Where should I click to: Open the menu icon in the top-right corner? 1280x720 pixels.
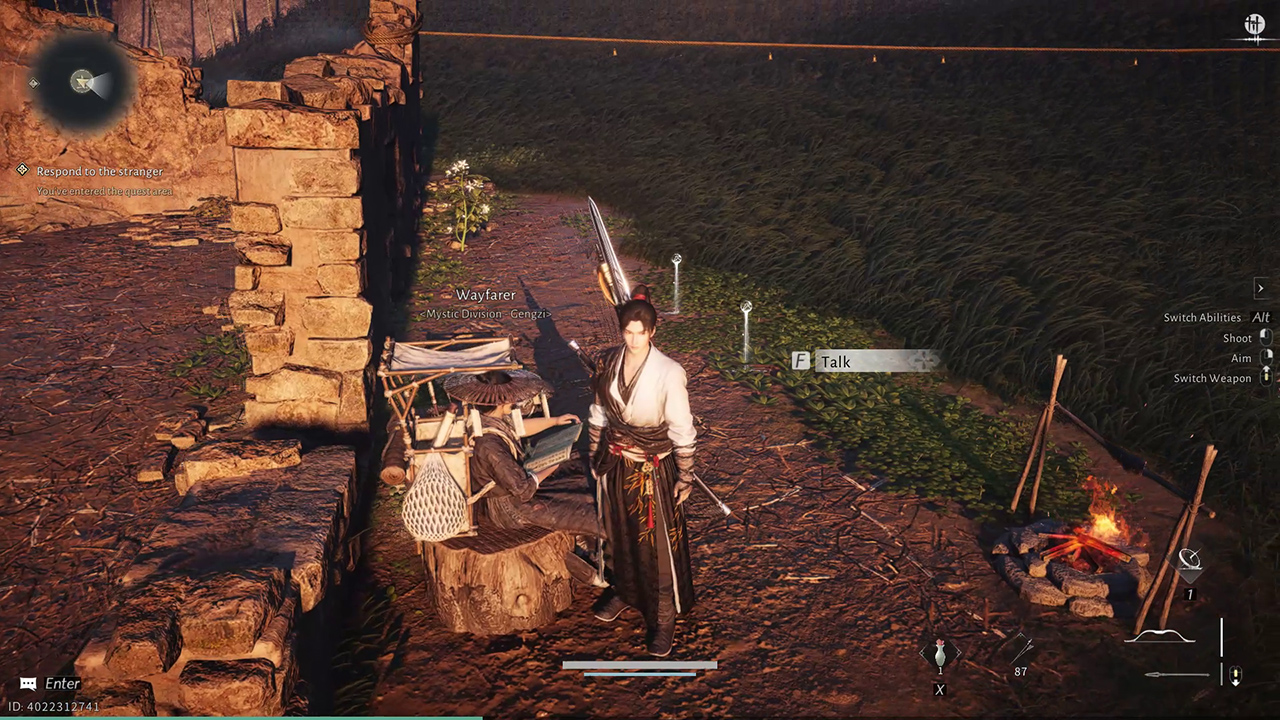[1254, 26]
